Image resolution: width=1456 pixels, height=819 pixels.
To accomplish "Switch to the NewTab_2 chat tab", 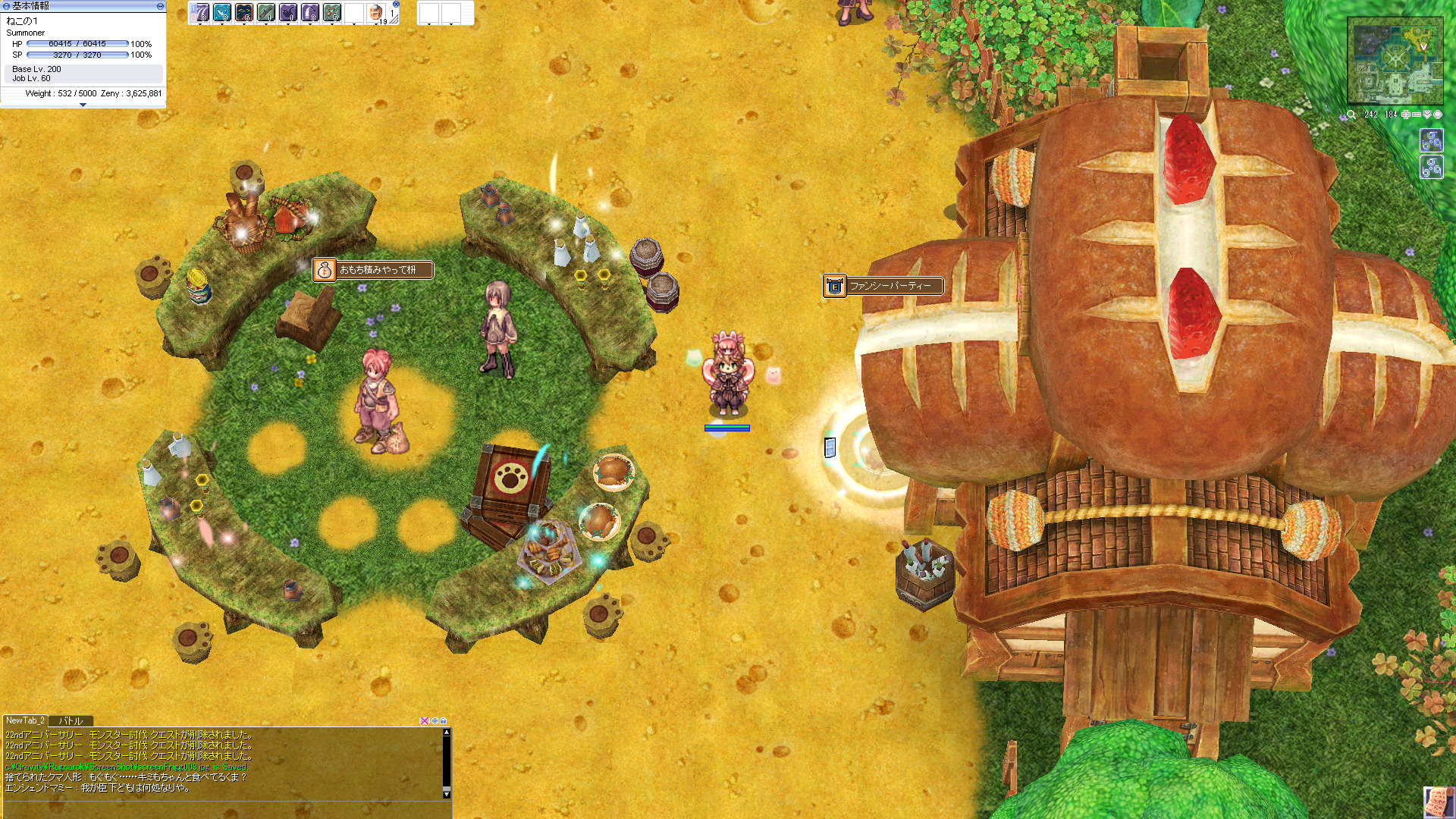I will [x=25, y=721].
